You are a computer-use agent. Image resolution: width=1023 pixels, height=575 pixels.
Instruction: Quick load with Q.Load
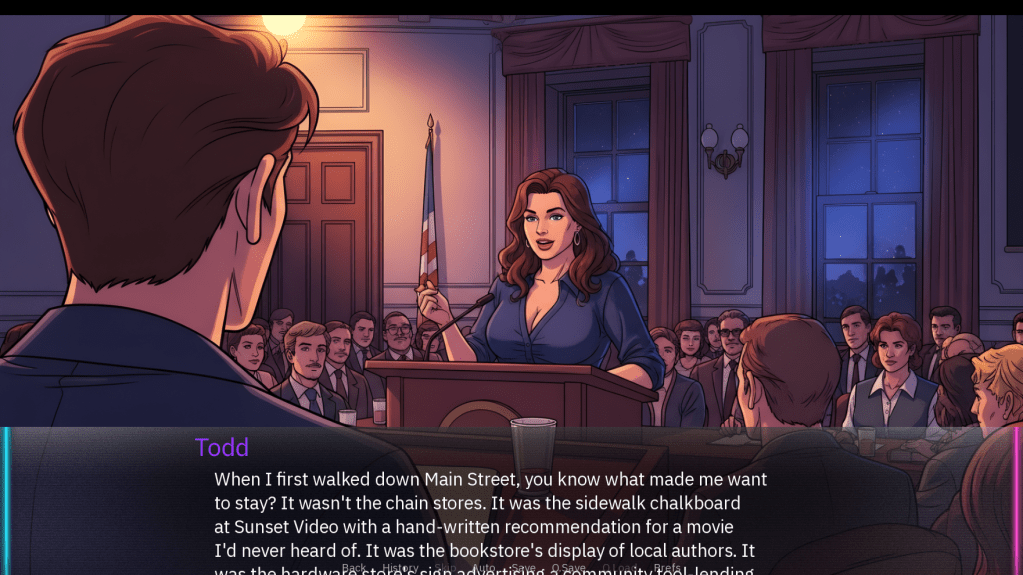click(x=619, y=568)
